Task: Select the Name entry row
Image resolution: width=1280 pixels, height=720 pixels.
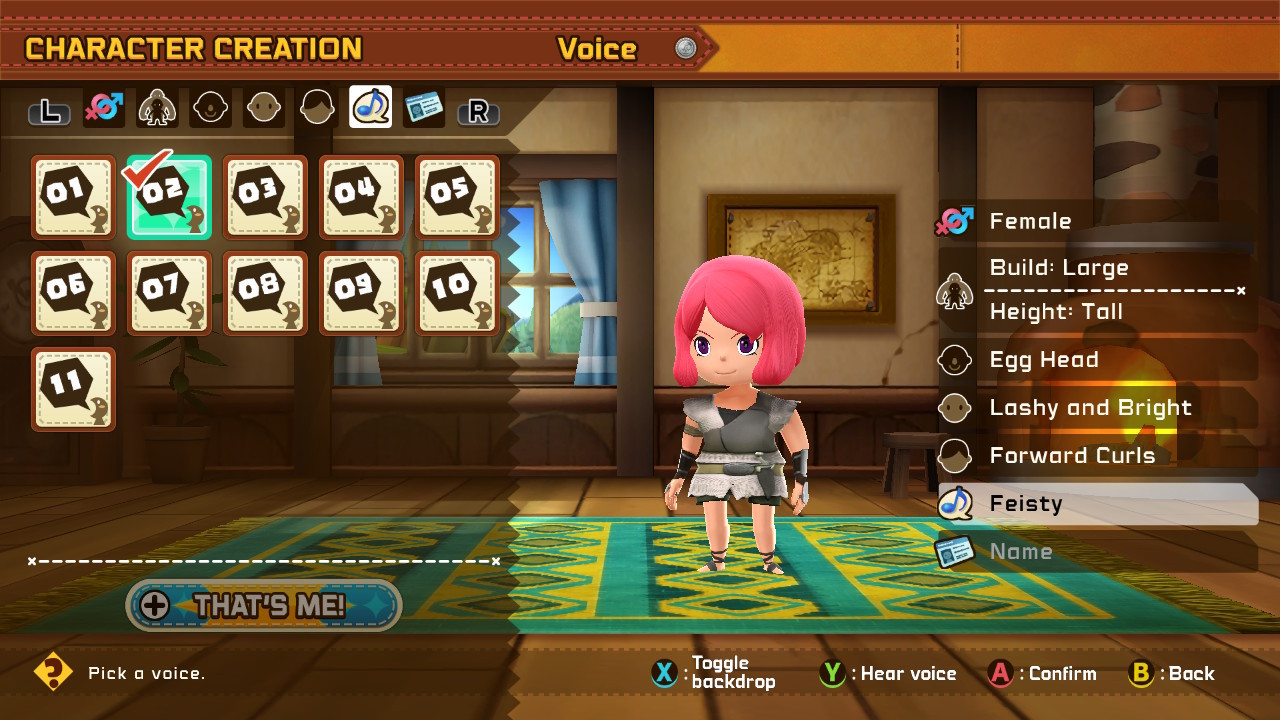Action: click(1097, 552)
